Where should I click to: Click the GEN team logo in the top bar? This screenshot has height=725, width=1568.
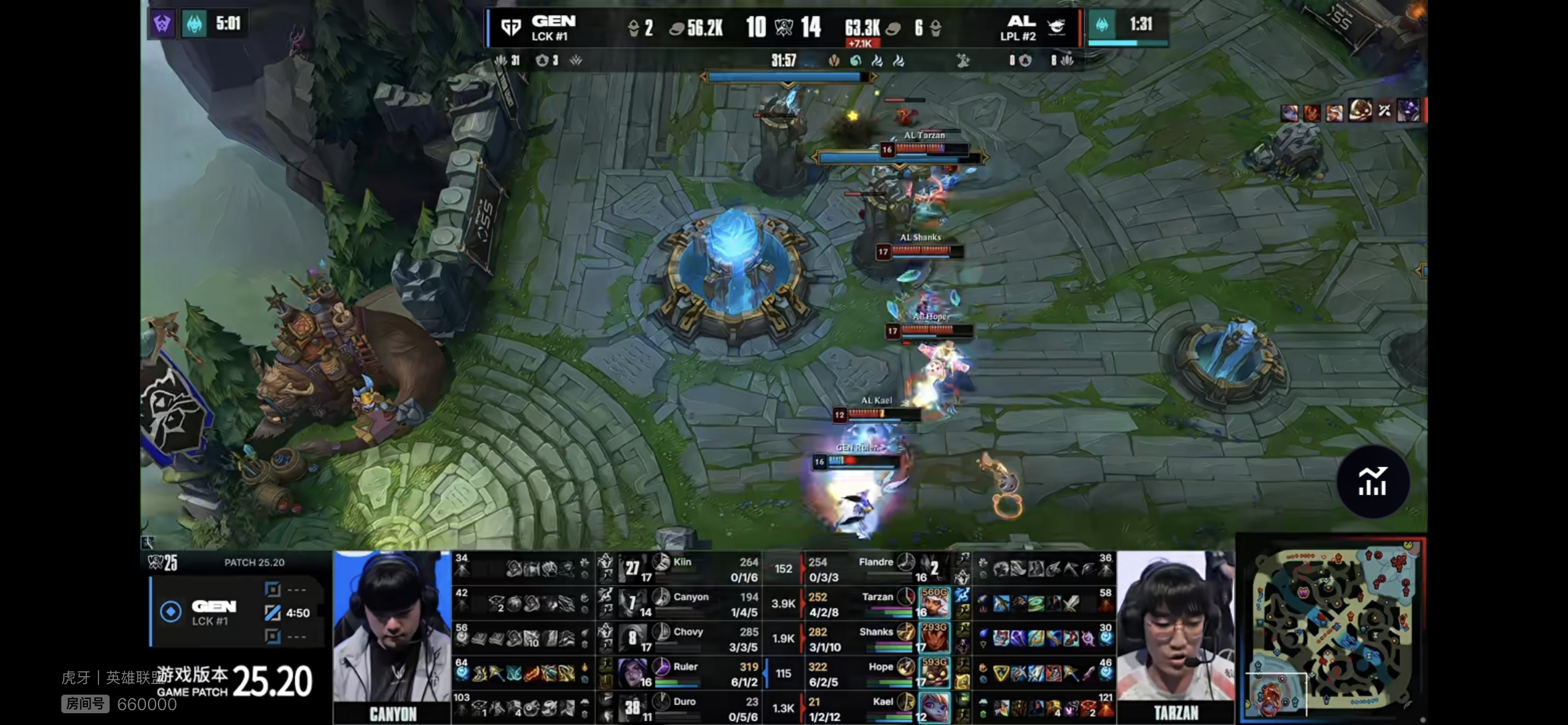[511, 28]
